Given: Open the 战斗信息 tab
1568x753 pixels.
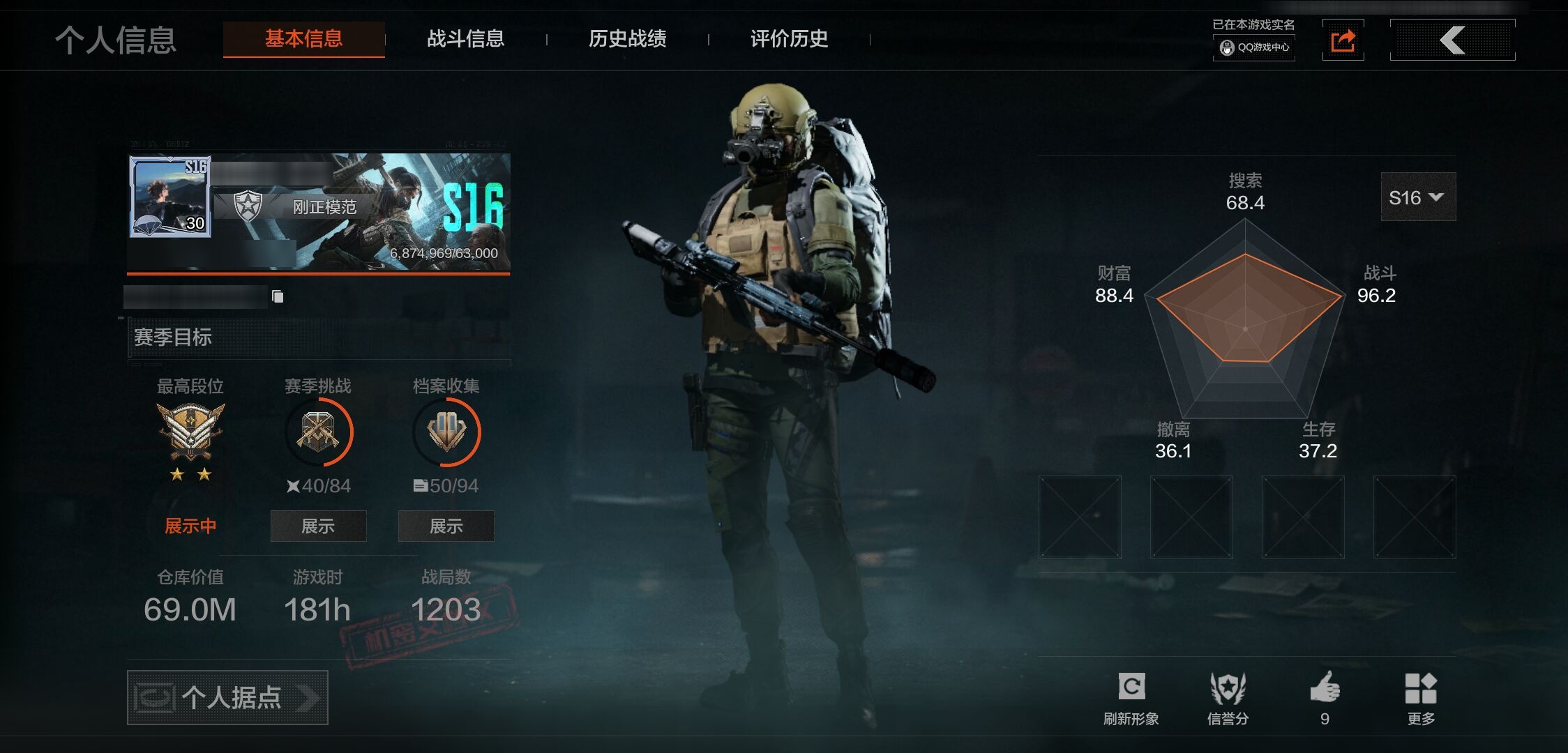Looking at the screenshot, I should (x=465, y=39).
